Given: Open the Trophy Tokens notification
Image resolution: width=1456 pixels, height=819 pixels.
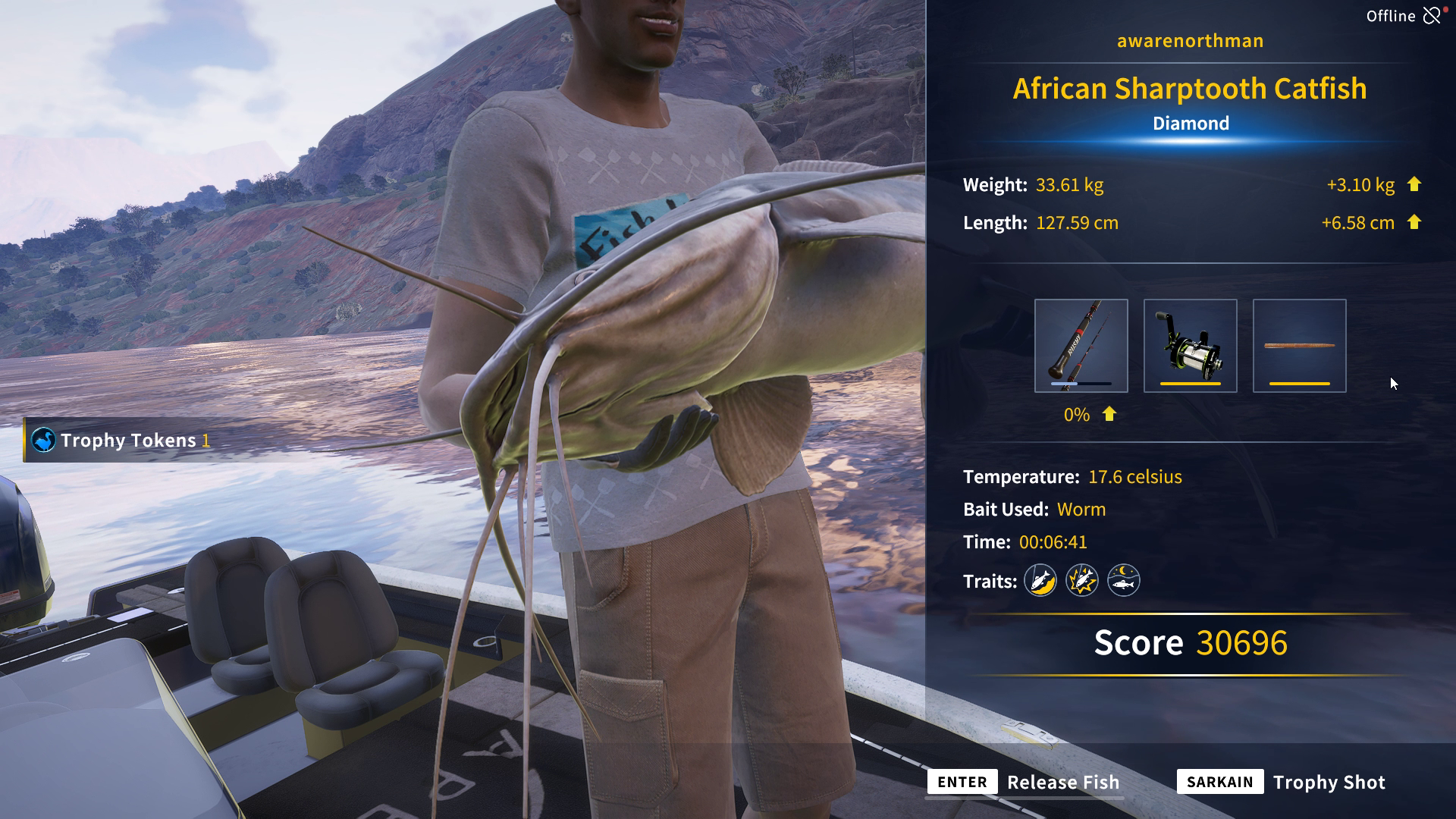Looking at the screenshot, I should (x=121, y=441).
